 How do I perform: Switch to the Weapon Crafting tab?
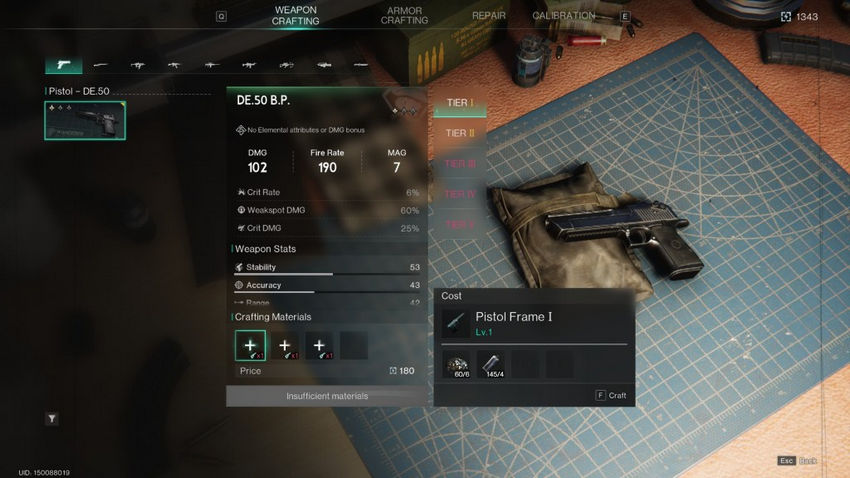[x=296, y=16]
